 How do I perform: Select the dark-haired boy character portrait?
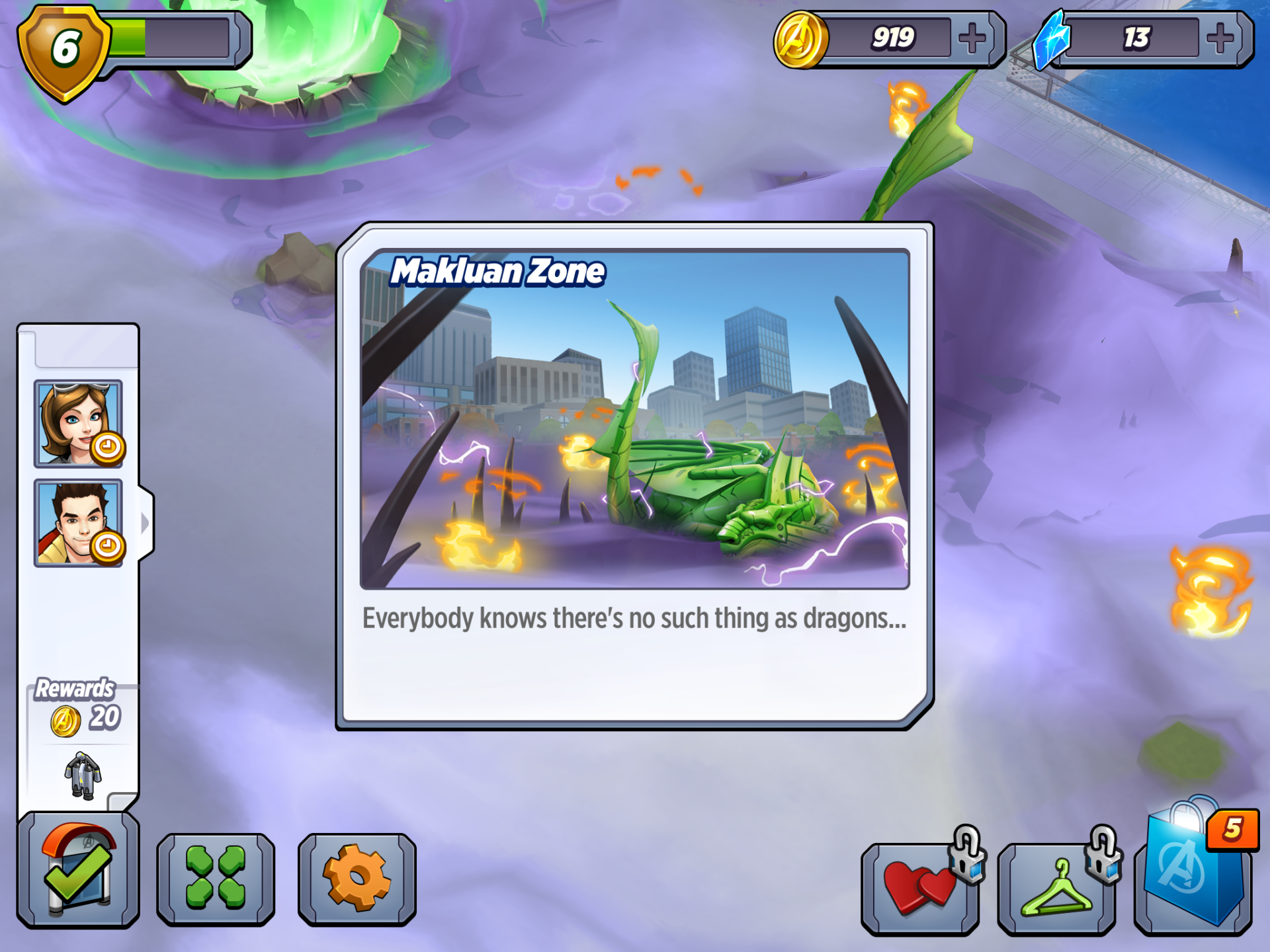click(x=78, y=523)
